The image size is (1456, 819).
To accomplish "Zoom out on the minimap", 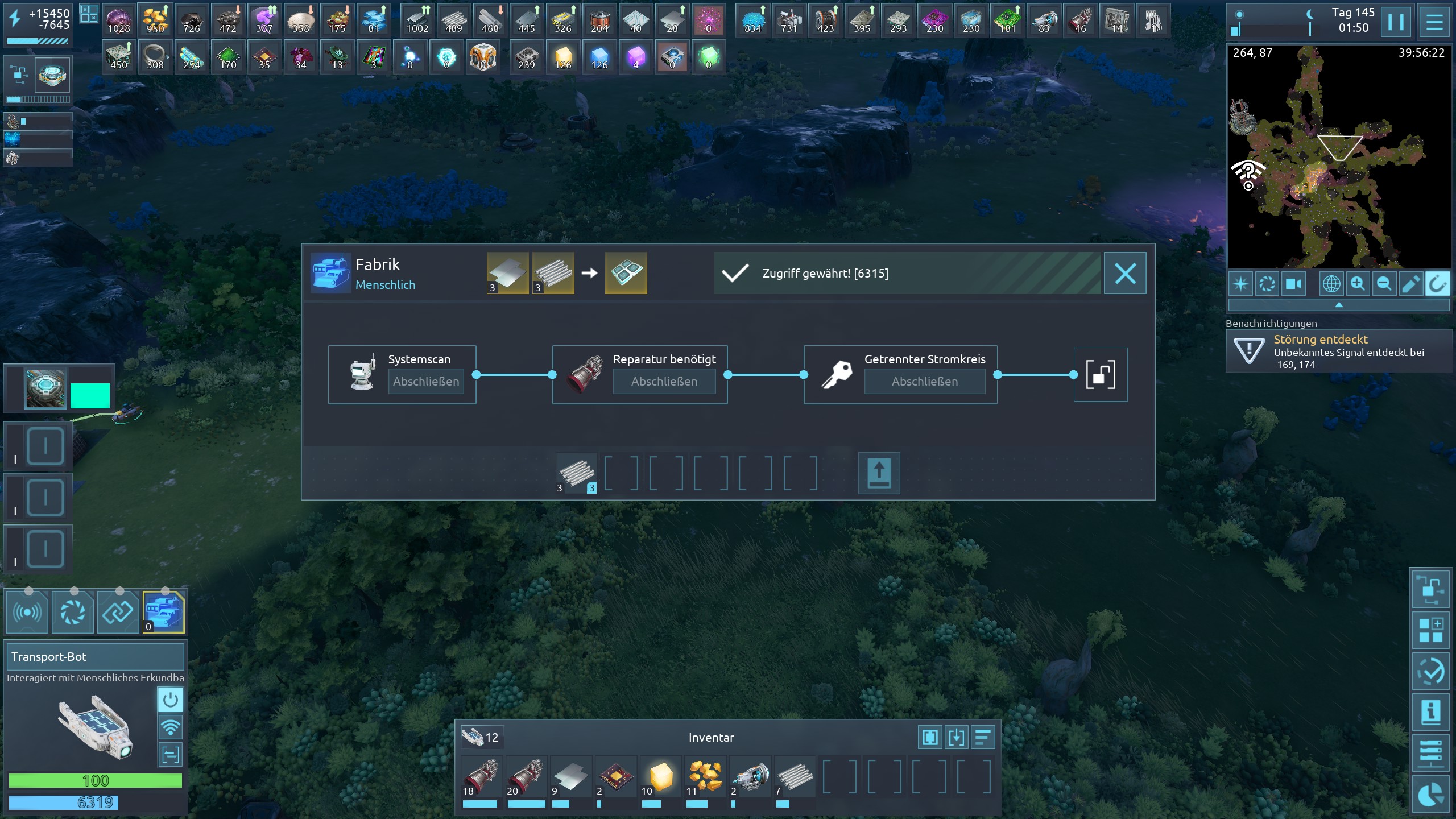I will tap(1384, 284).
